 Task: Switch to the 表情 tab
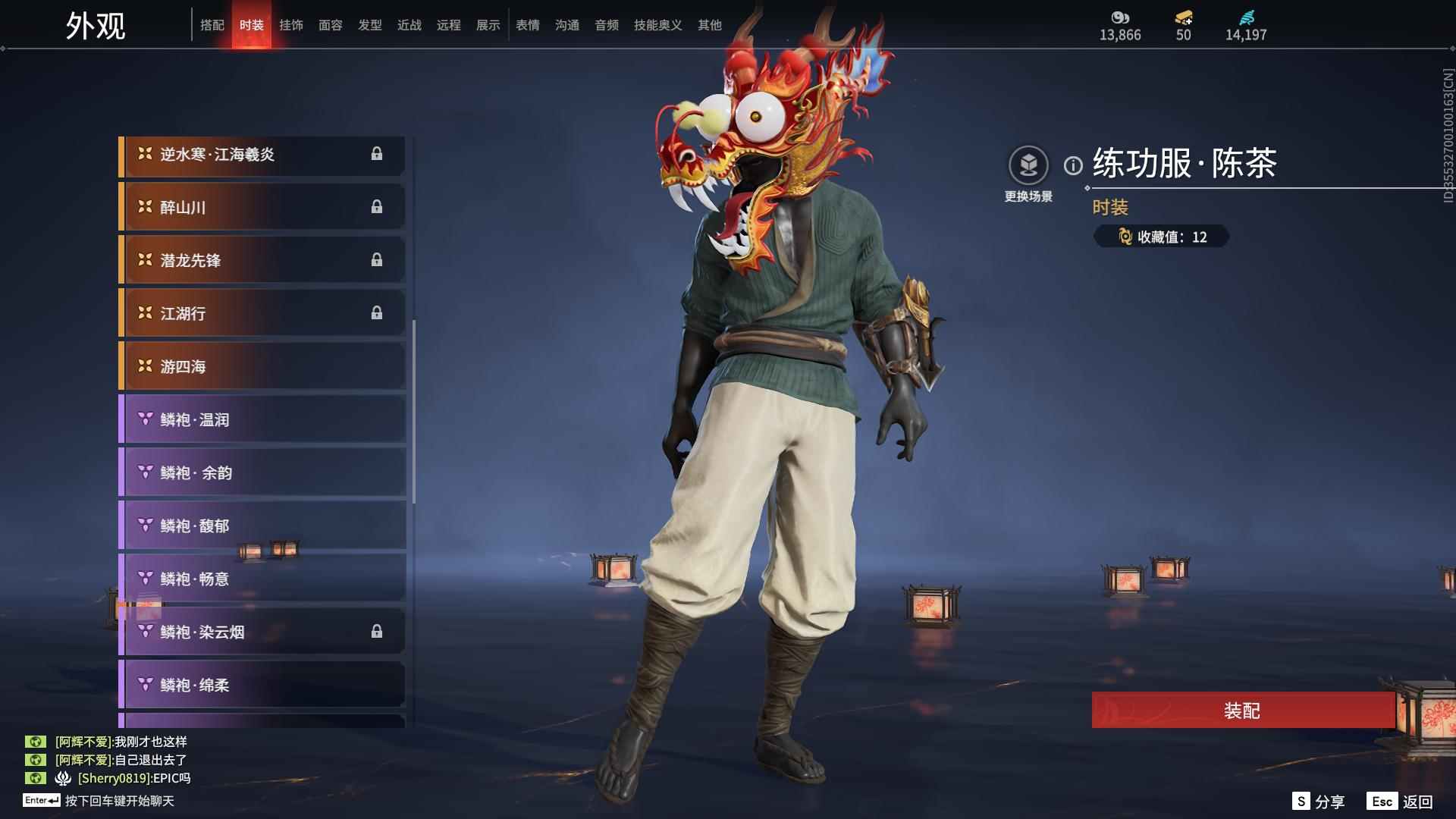tap(527, 24)
